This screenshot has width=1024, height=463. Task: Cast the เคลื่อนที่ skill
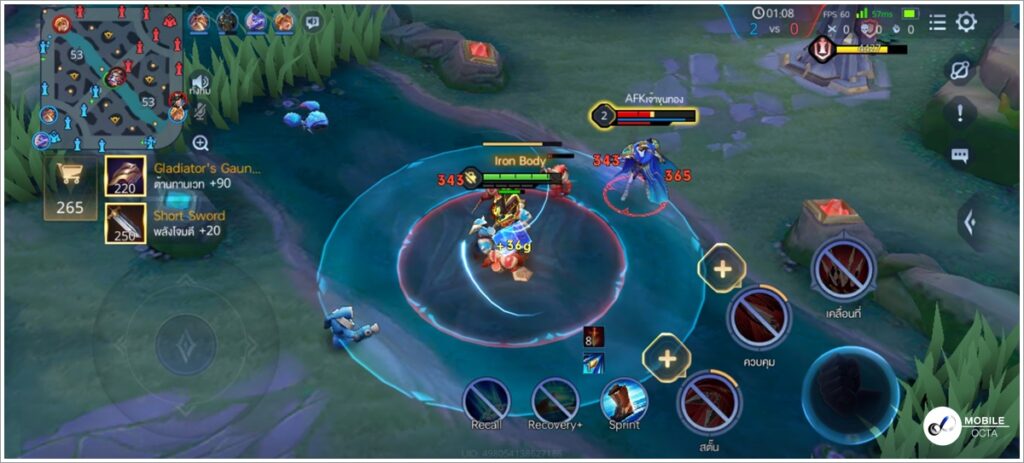[x=844, y=268]
